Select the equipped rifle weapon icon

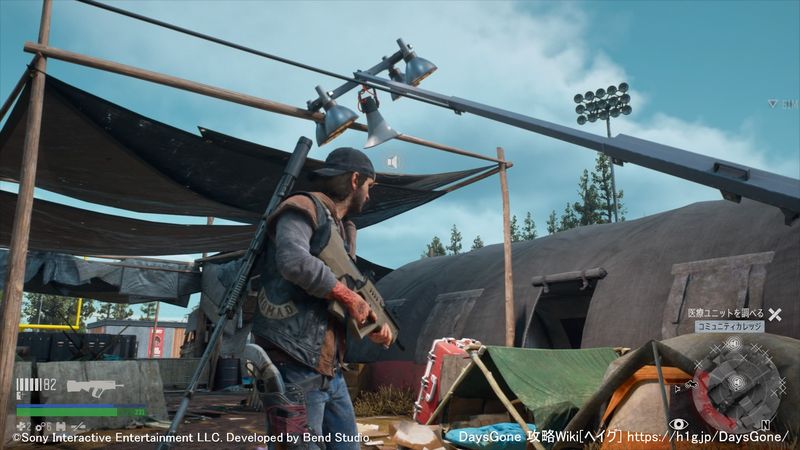(94, 386)
